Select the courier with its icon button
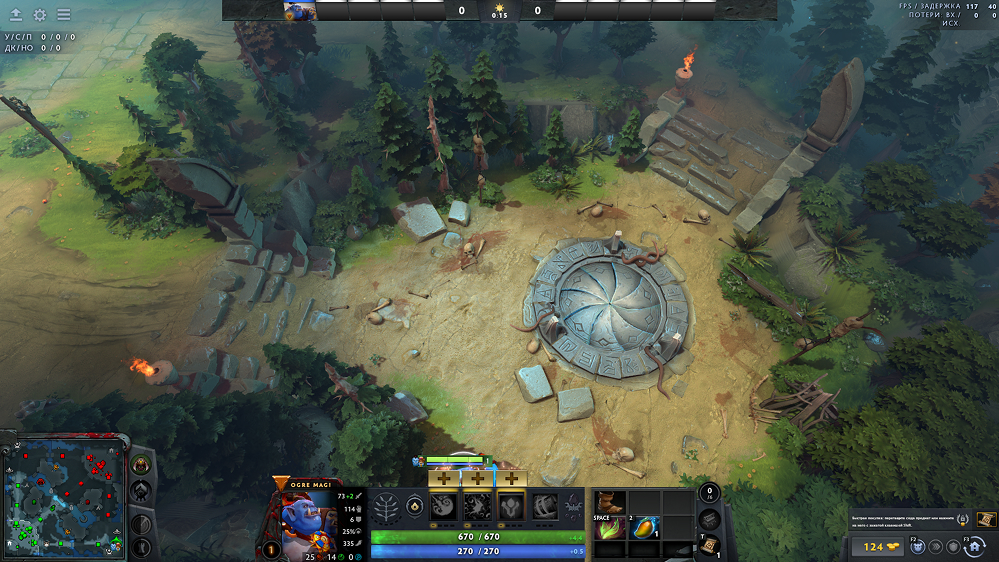The height and width of the screenshot is (562, 999). [x=915, y=547]
